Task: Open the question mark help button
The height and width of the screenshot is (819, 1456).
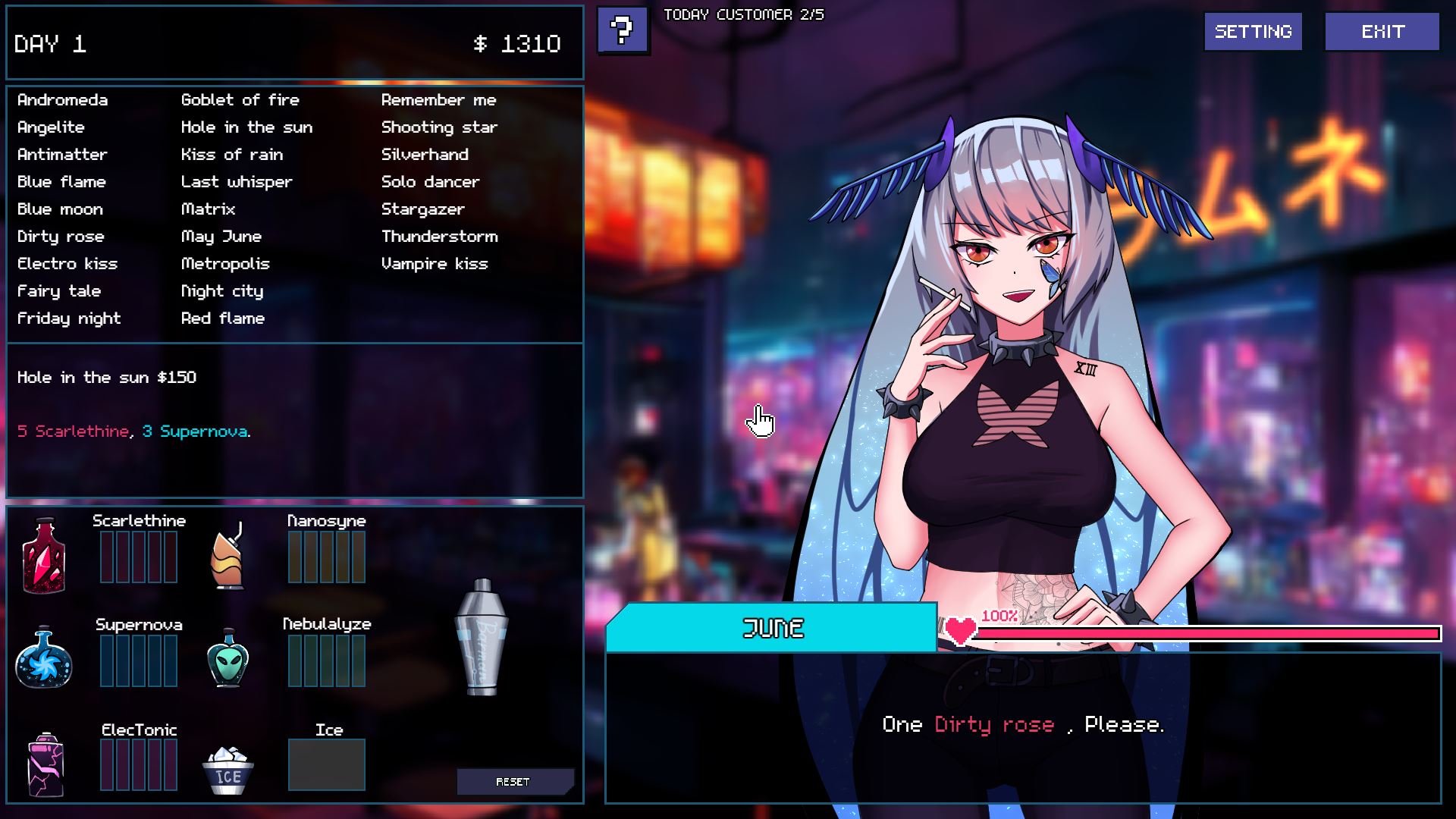Action: point(623,30)
